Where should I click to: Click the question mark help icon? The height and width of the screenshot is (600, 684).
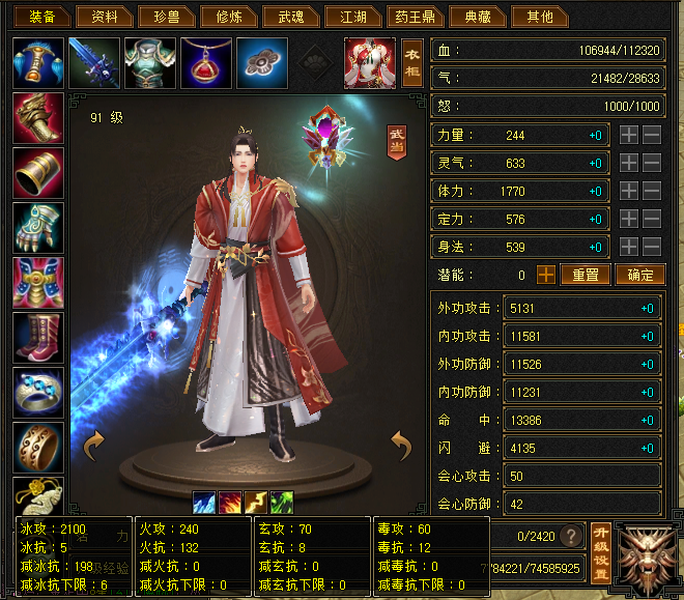[x=571, y=535]
